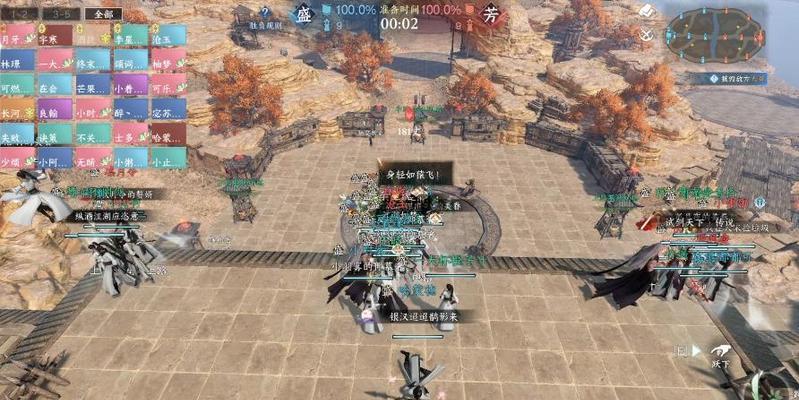
Task: Select team member 柚梦 in raid frame
Action: (x=166, y=62)
